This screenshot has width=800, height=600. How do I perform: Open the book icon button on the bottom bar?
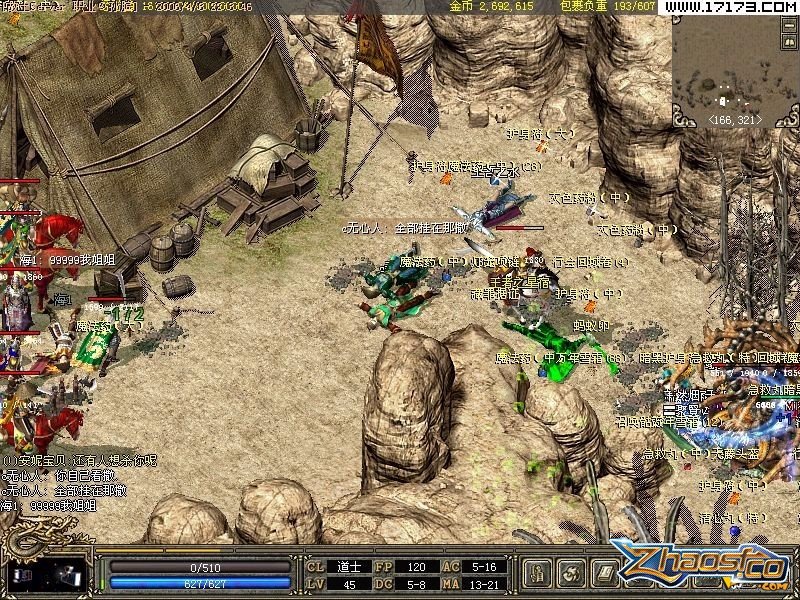(x=604, y=573)
